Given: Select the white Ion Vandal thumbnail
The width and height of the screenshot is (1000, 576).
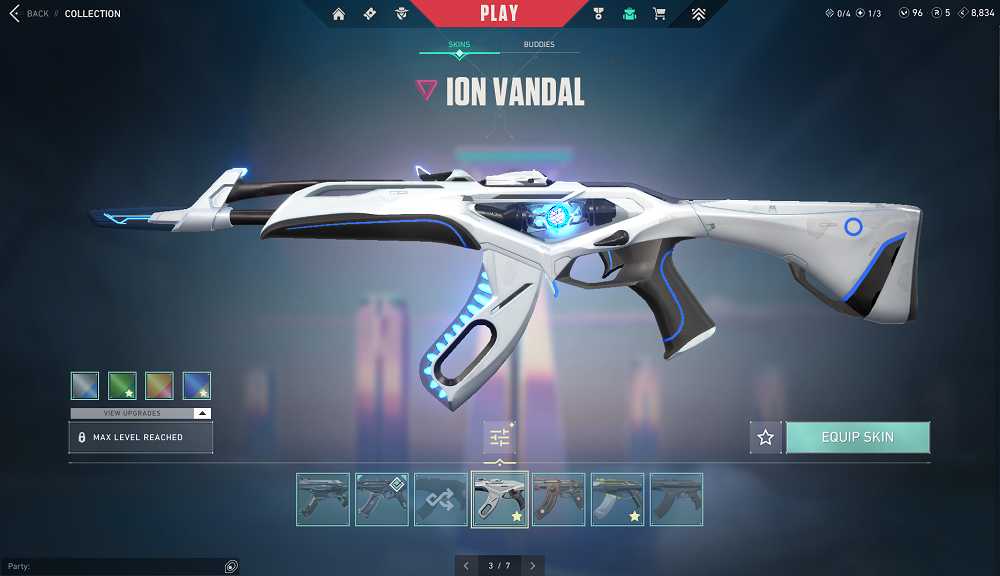Looking at the screenshot, I should point(499,499).
